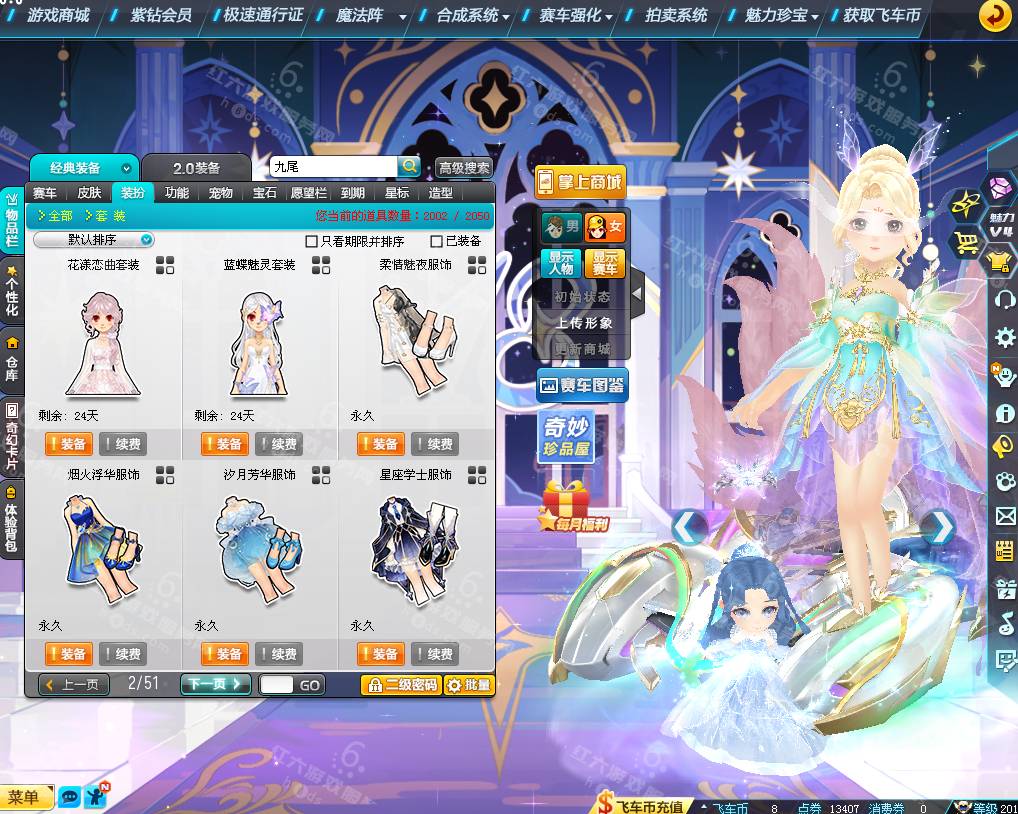Select the 女 female gender button

click(x=605, y=226)
